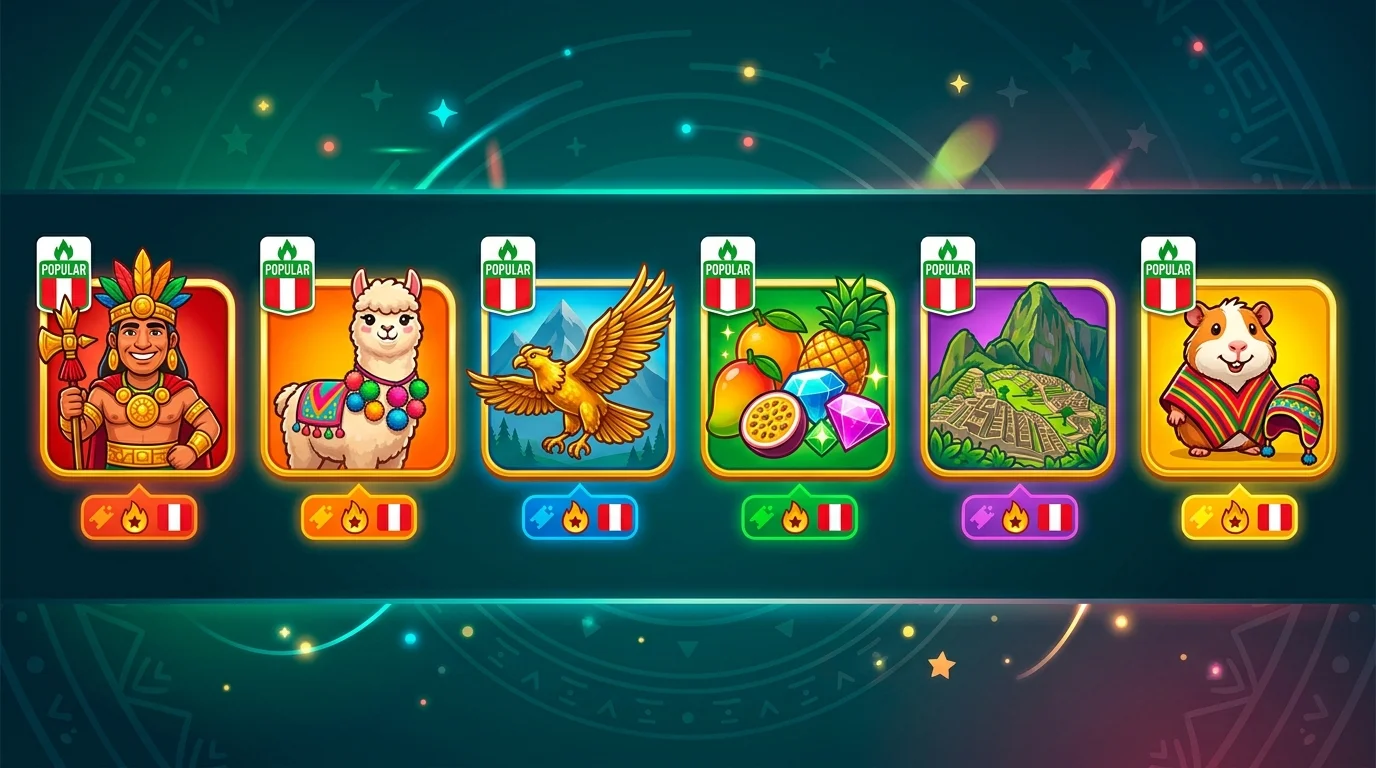Open the Machu Picchu game tile
The image size is (1376, 768).
tap(1018, 377)
